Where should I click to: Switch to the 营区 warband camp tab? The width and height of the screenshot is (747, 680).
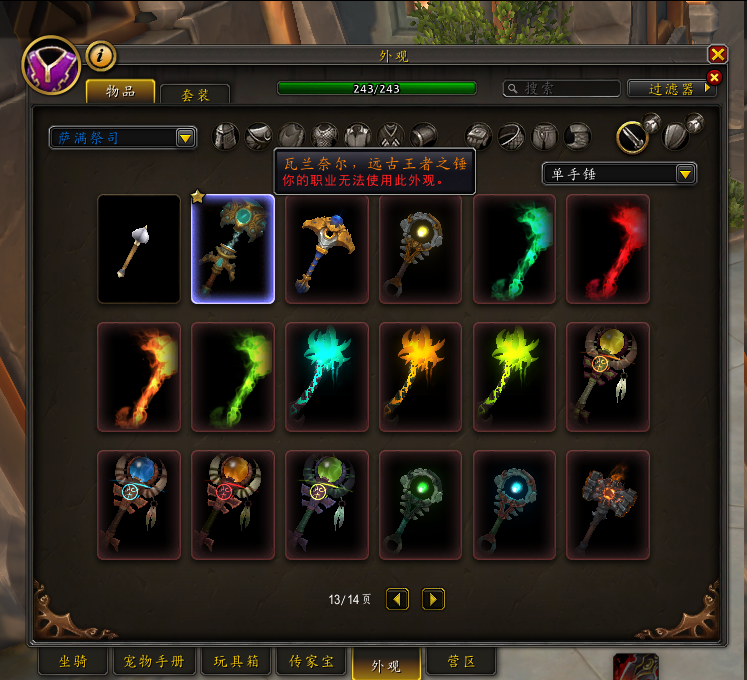point(460,662)
